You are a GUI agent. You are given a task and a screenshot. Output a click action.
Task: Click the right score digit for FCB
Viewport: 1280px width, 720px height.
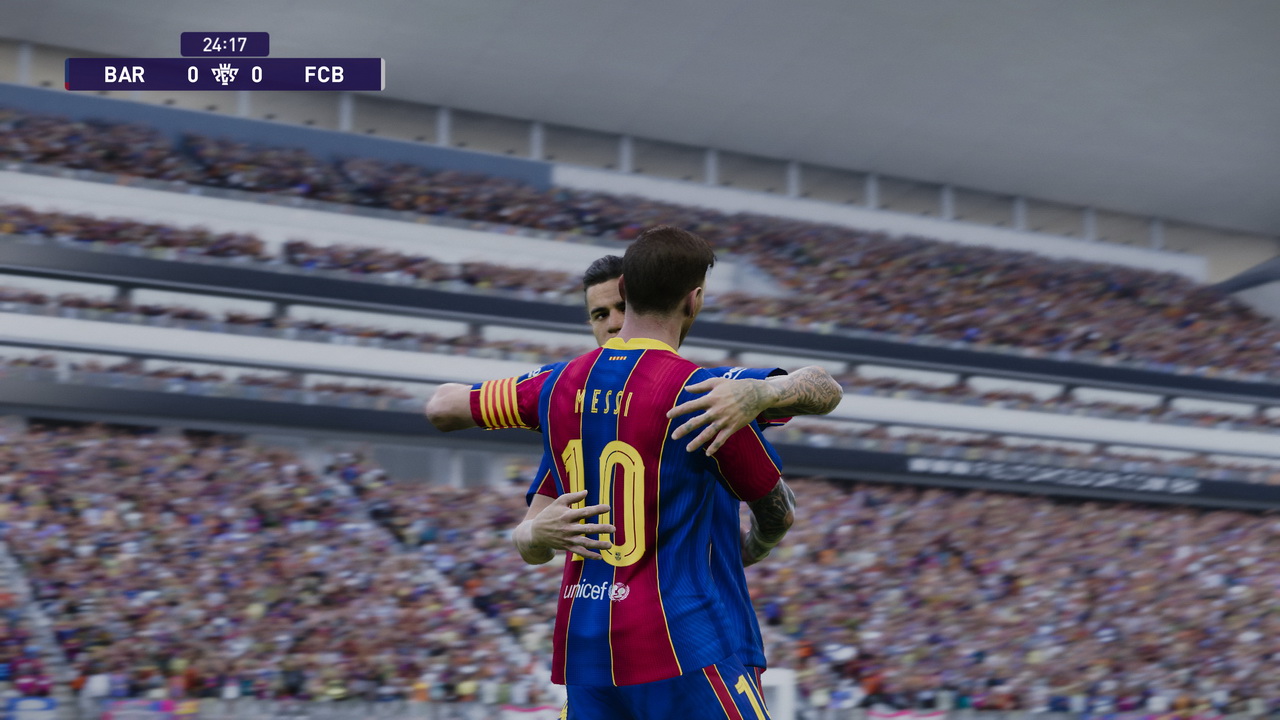[257, 74]
